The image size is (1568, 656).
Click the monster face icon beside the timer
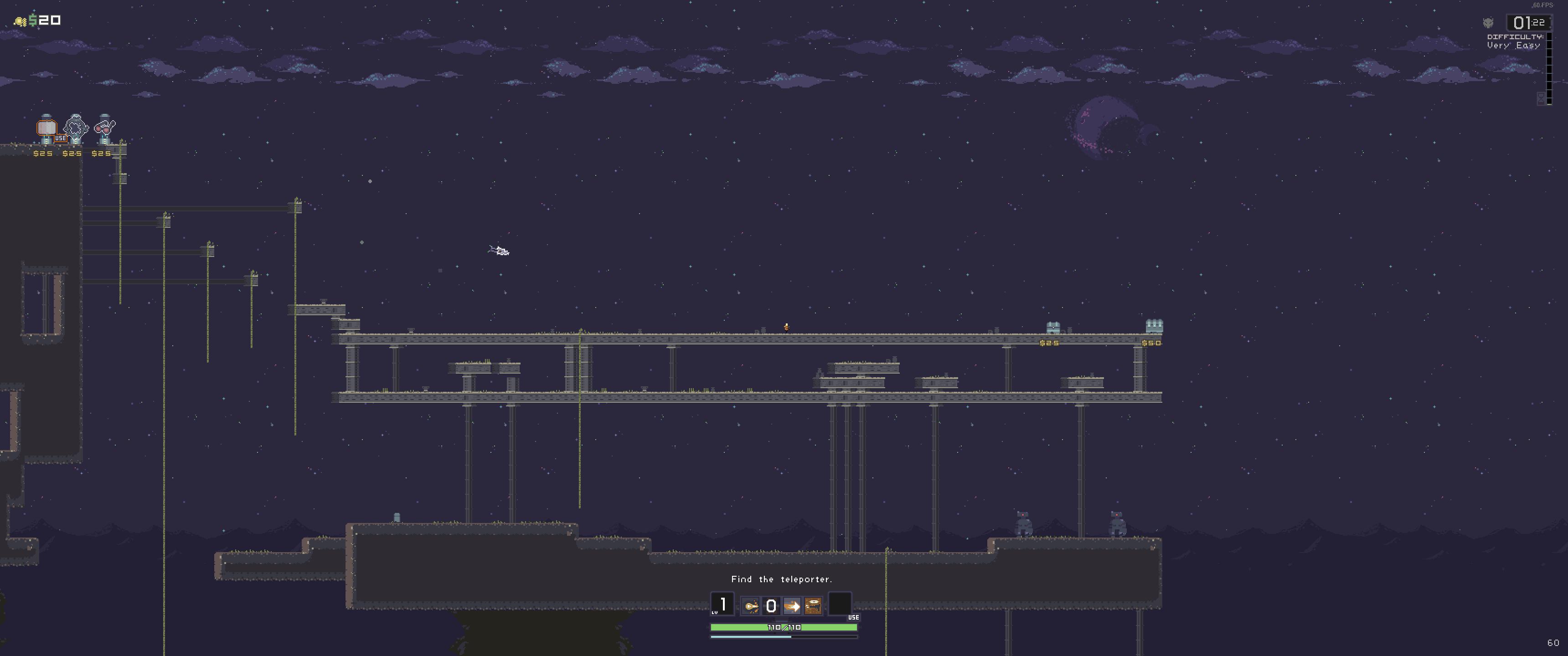[x=1488, y=23]
